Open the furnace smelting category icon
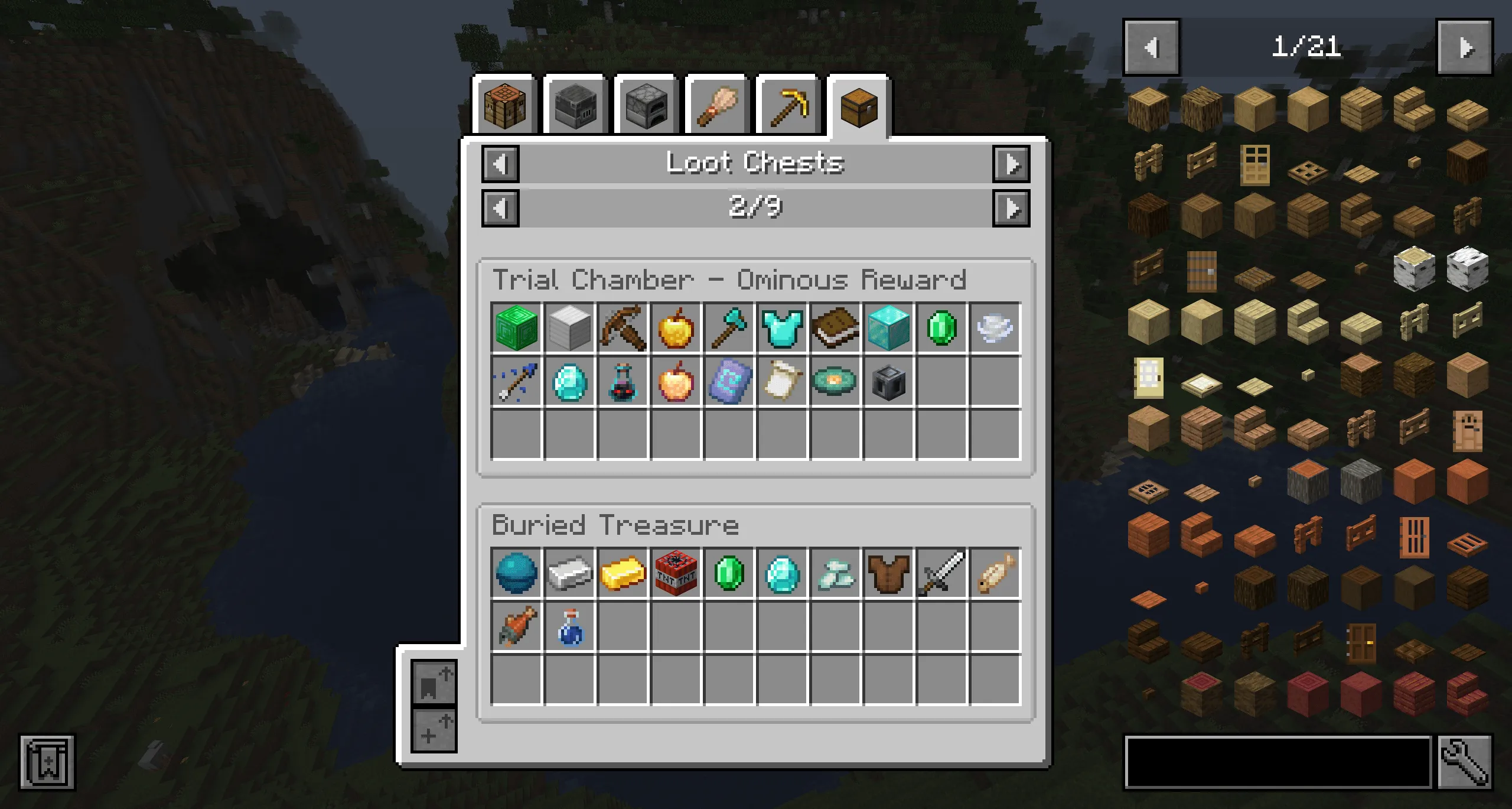This screenshot has width=1512, height=809. 646,106
